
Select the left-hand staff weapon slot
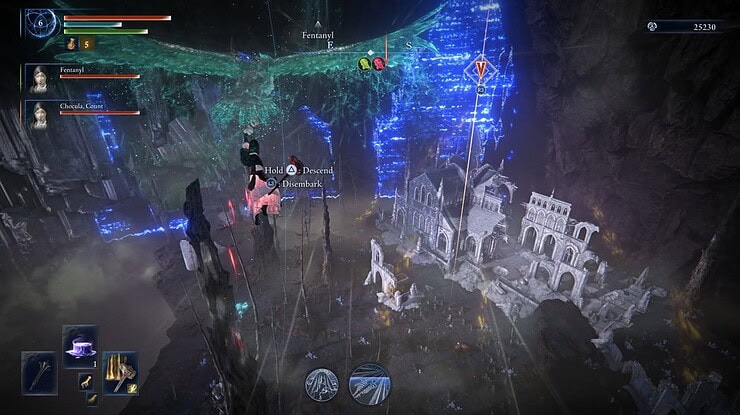40,370
